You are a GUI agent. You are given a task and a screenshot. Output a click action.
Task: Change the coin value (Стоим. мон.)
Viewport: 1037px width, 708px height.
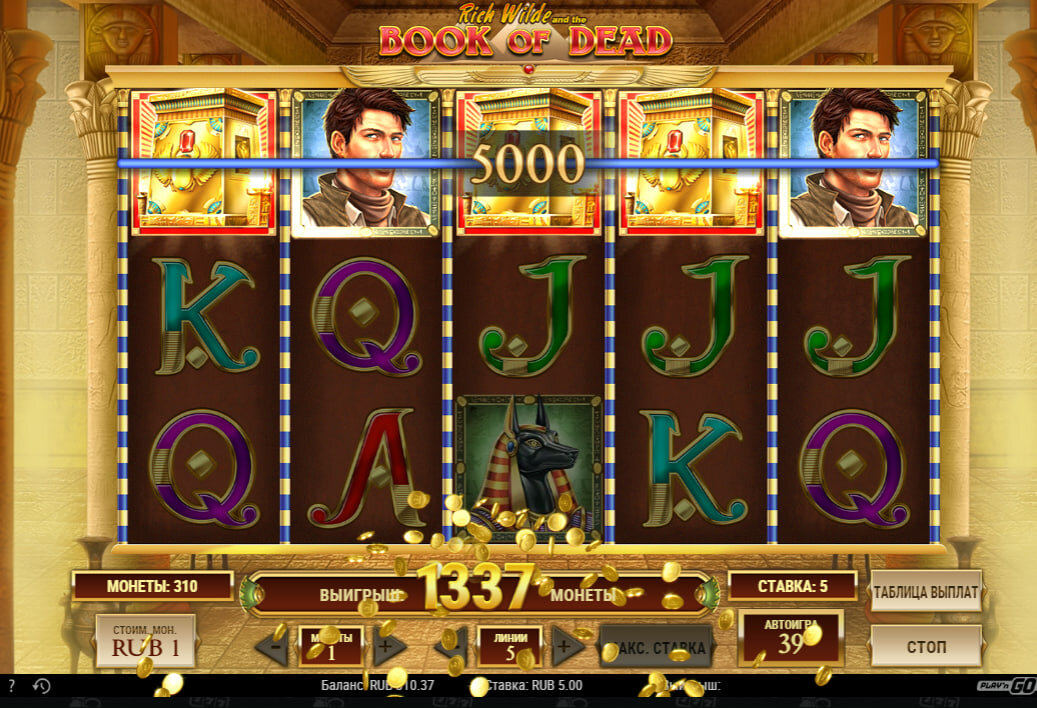[x=145, y=641]
